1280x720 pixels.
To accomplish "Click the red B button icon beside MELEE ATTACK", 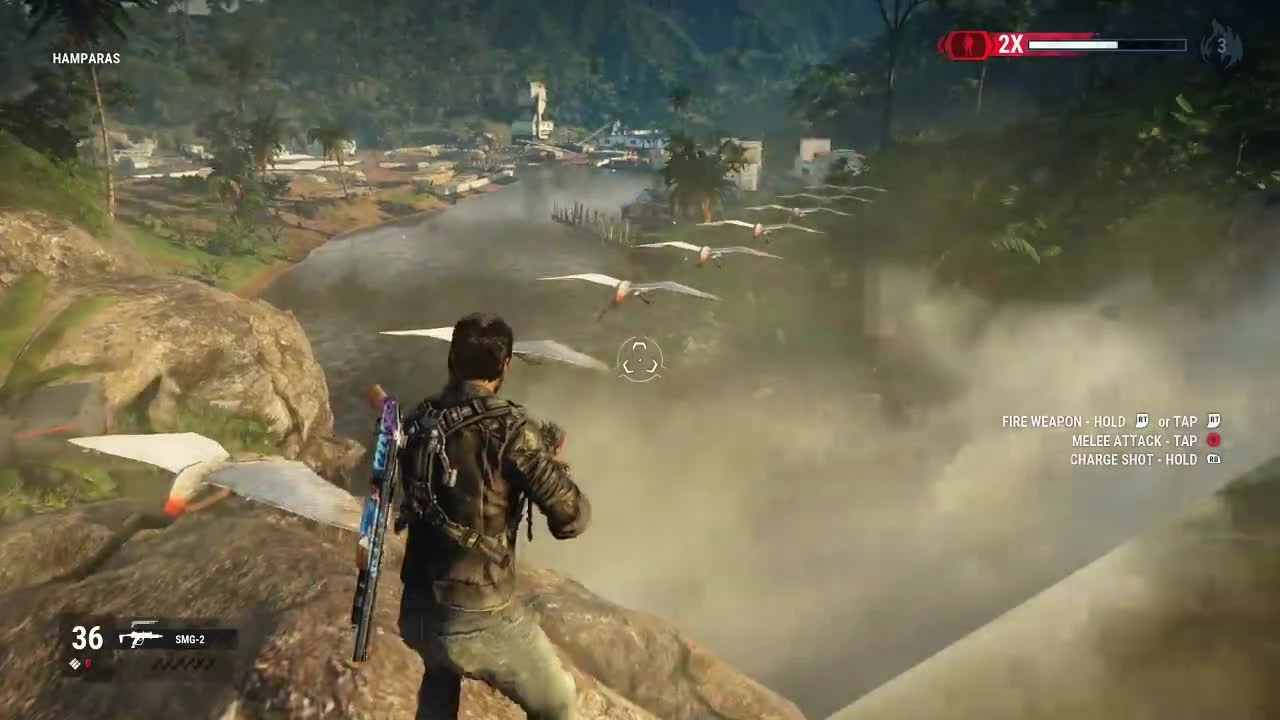I will [1212, 441].
